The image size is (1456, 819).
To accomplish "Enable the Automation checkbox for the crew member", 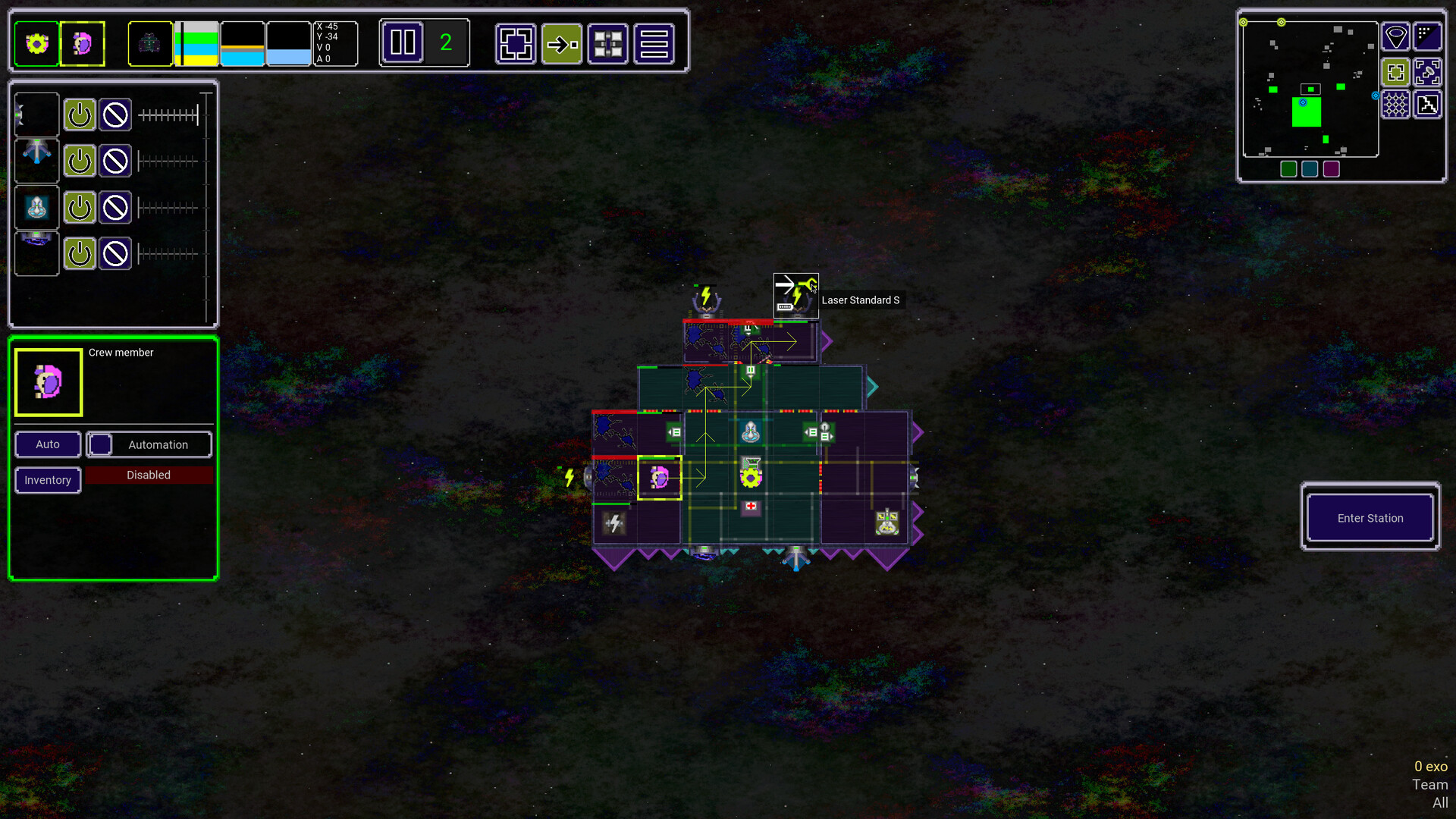I will click(99, 444).
